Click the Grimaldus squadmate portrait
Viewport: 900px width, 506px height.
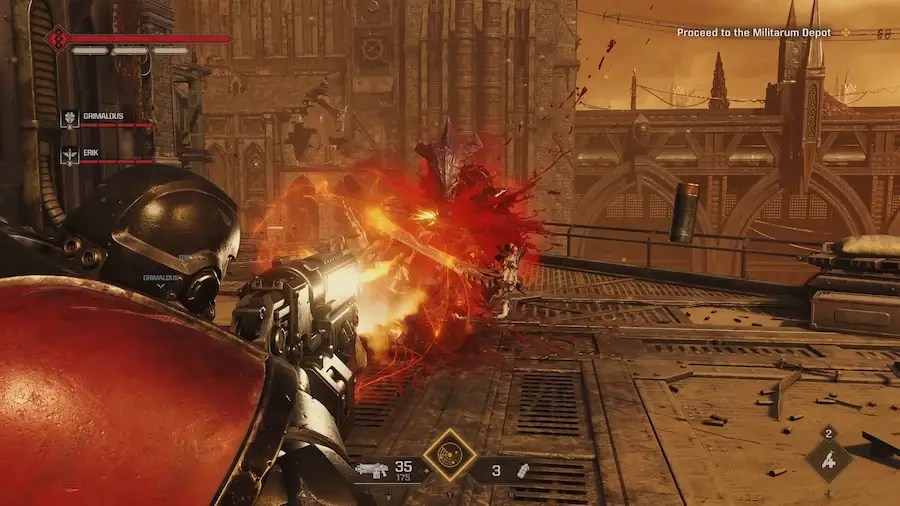coord(70,118)
